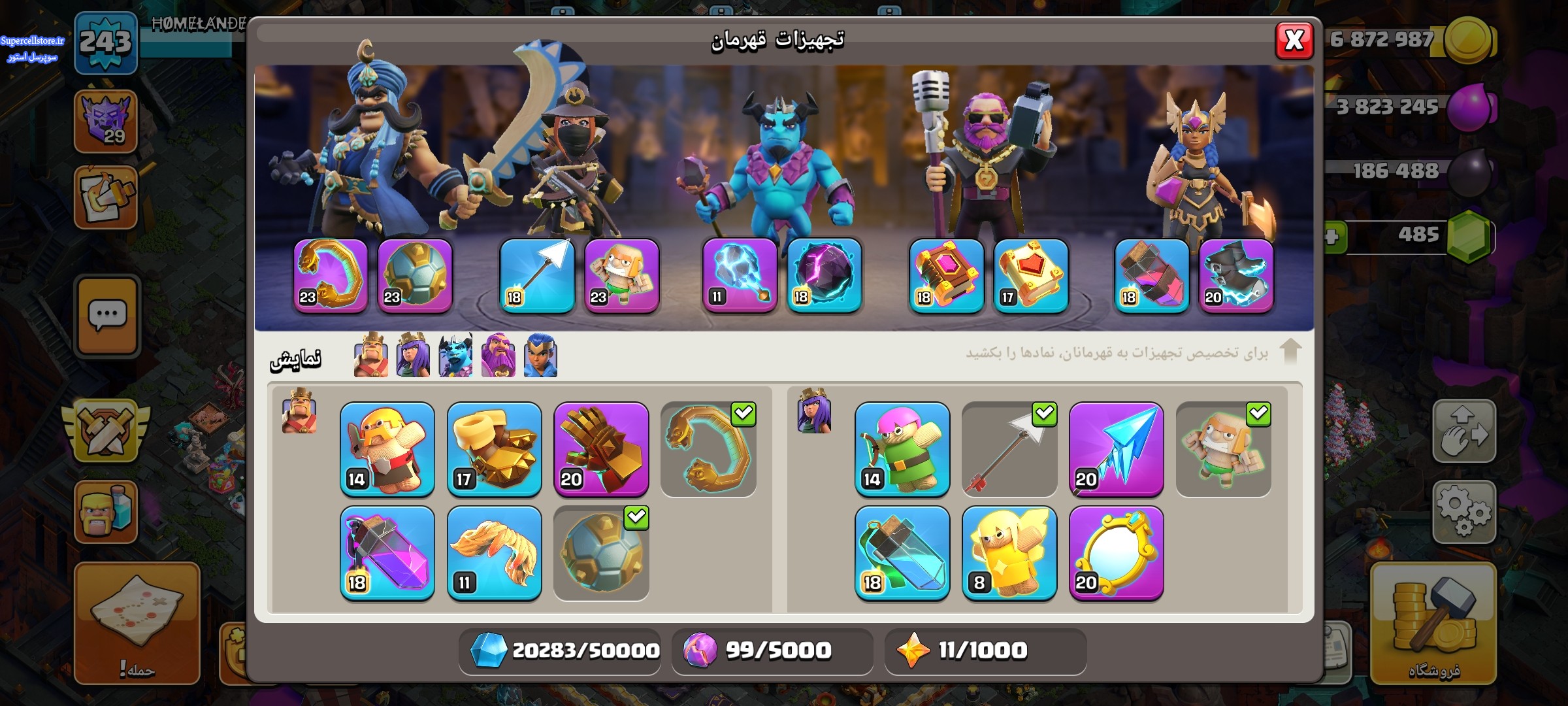
Task: Choose the Archer Puppet equipment
Action: click(902, 449)
